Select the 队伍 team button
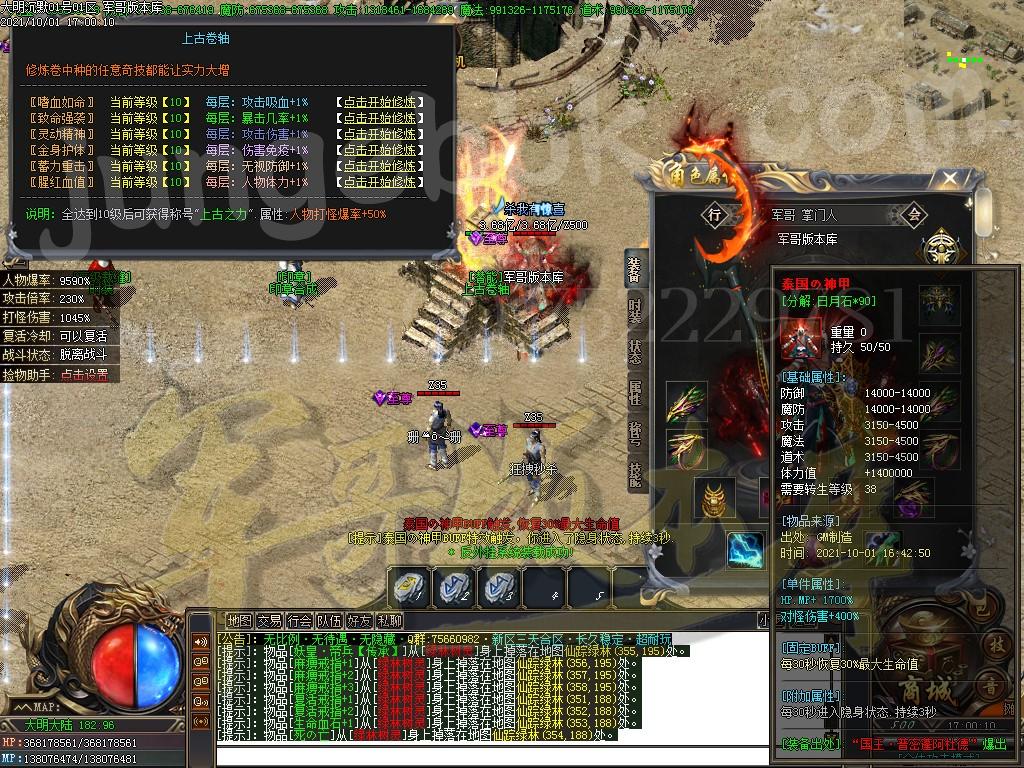Image resolution: width=1024 pixels, height=768 pixels. click(329, 621)
